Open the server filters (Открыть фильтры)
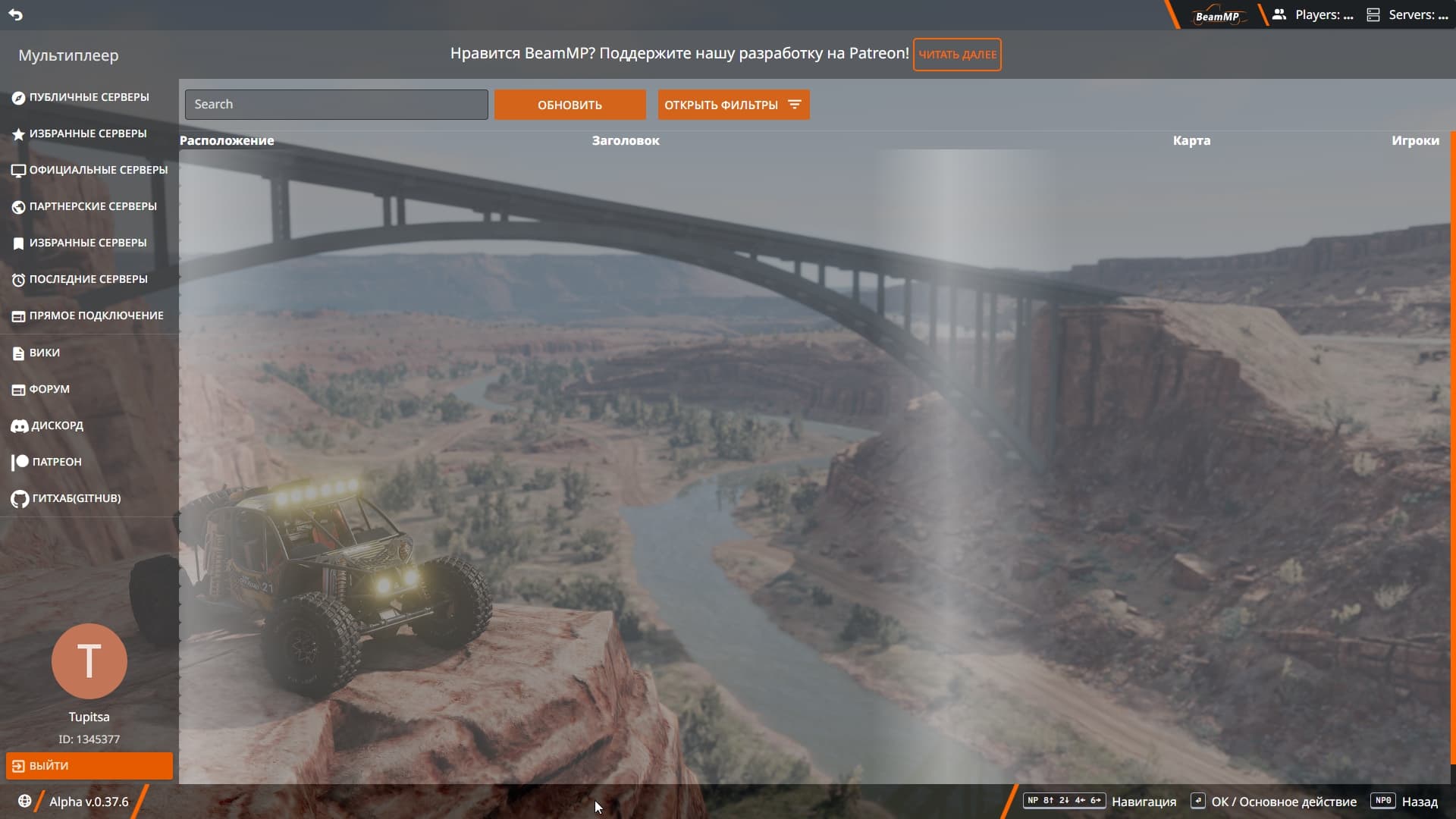This screenshot has height=819, width=1456. click(733, 105)
